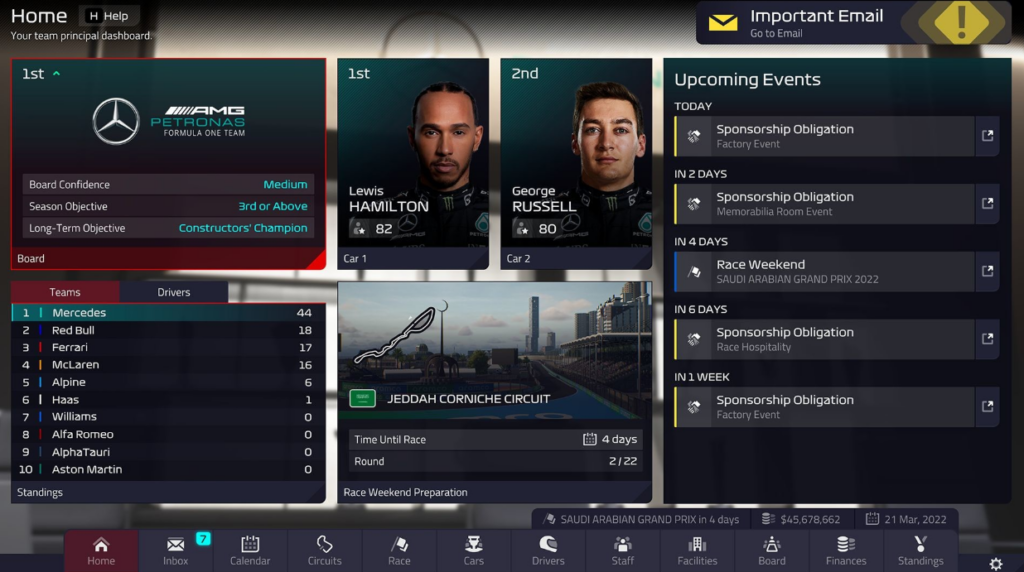
Task: Open the Inbox from the bottom bar
Action: tap(176, 550)
